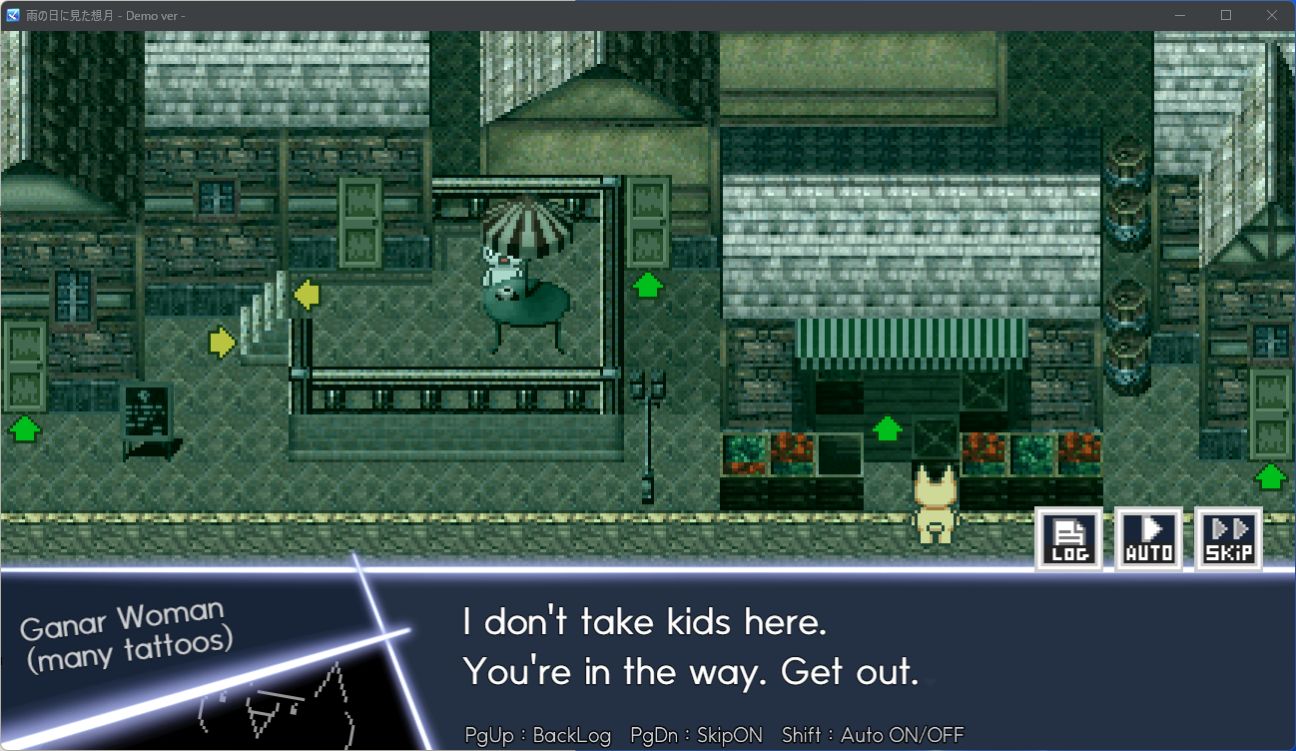Activate the SKIP dialogue button

coord(1229,539)
